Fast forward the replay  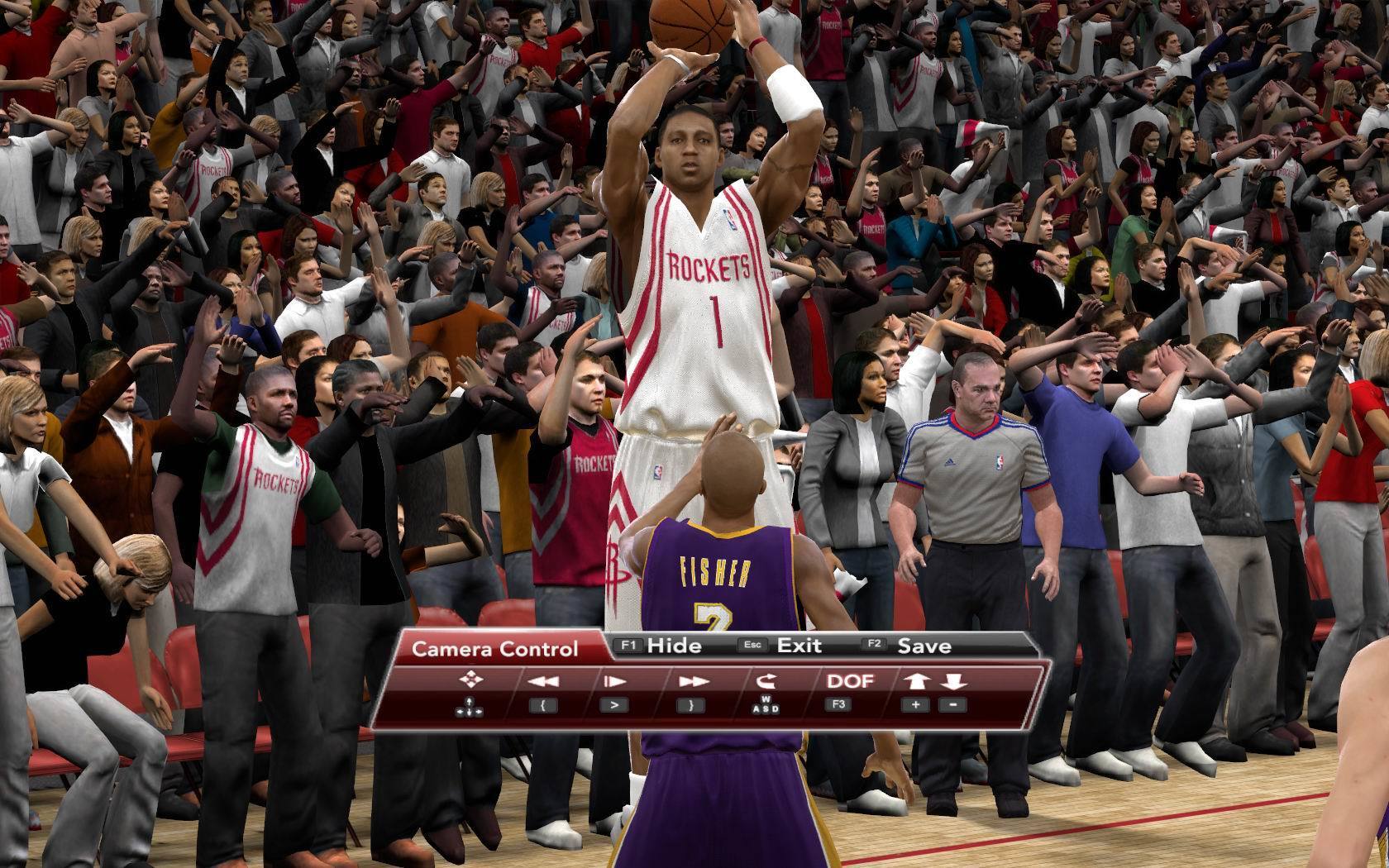click(693, 682)
